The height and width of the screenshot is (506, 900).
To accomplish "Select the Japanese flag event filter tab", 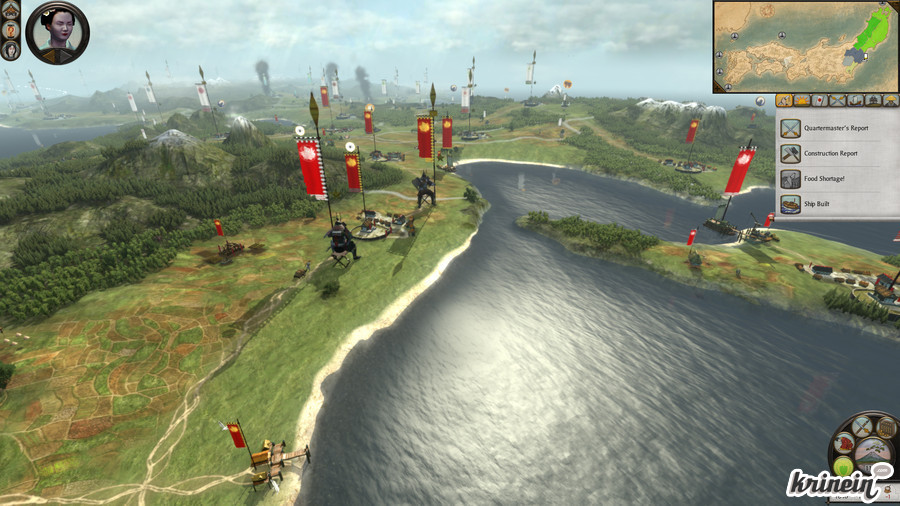I will (x=820, y=100).
